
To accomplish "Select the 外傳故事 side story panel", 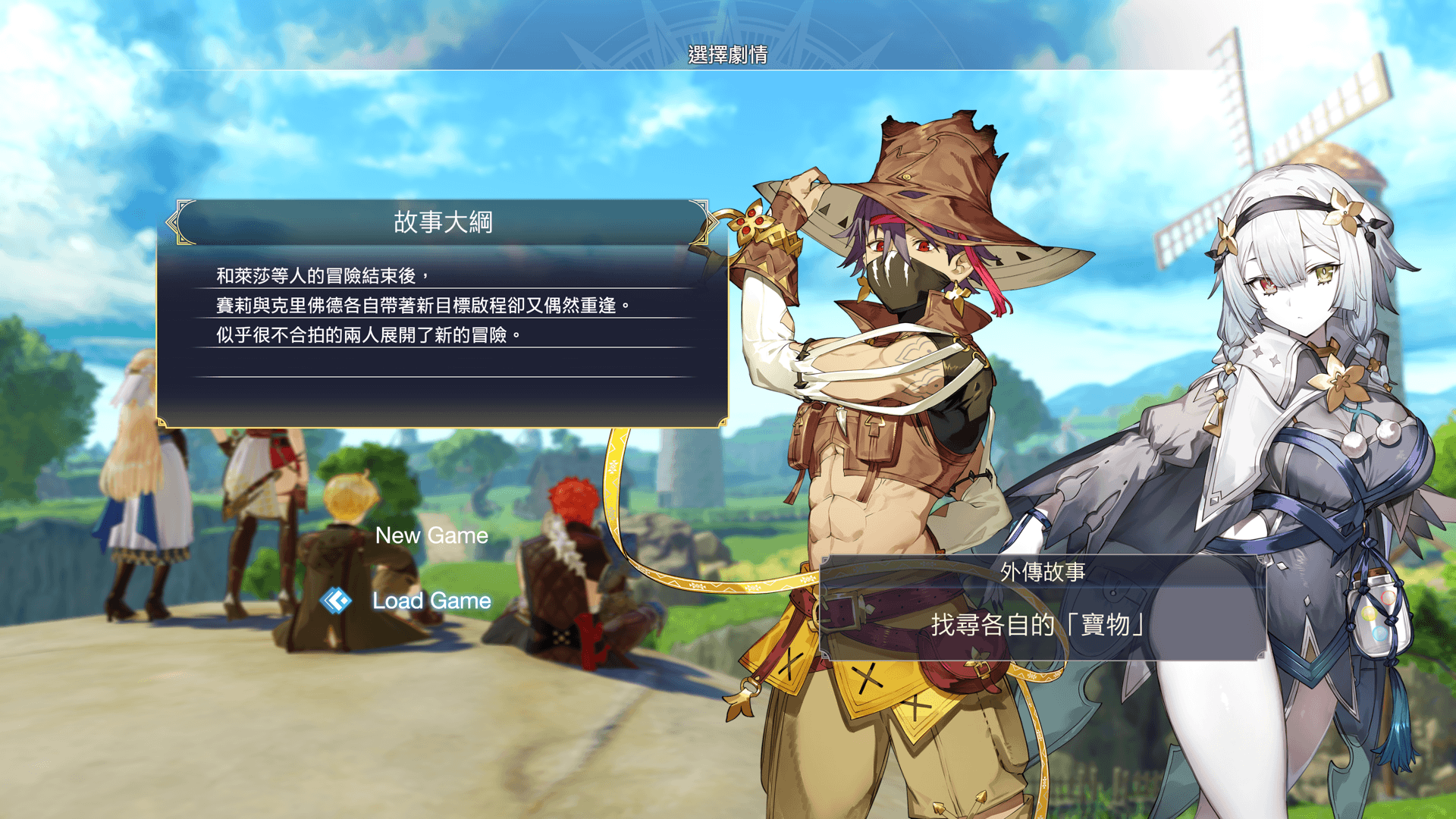I will click(x=1042, y=608).
